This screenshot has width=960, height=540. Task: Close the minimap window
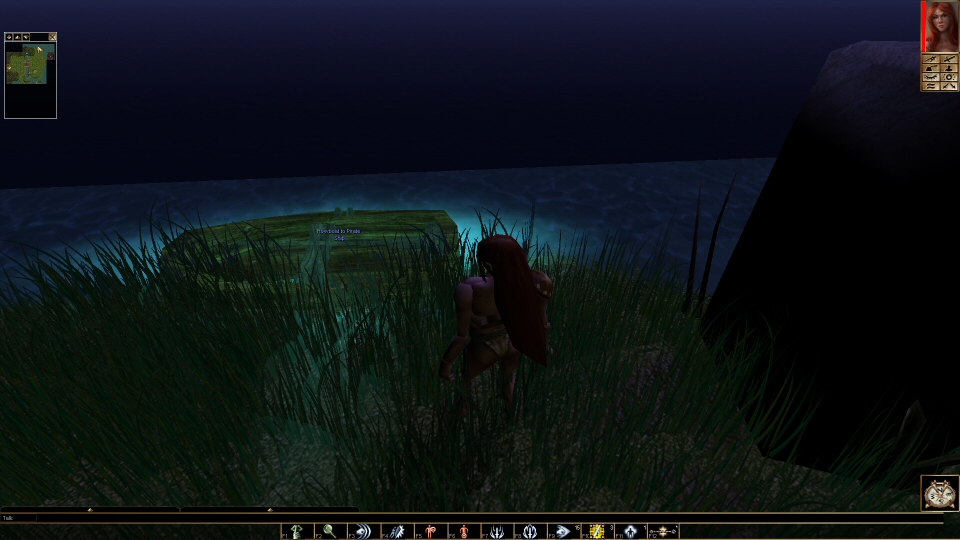(52, 37)
